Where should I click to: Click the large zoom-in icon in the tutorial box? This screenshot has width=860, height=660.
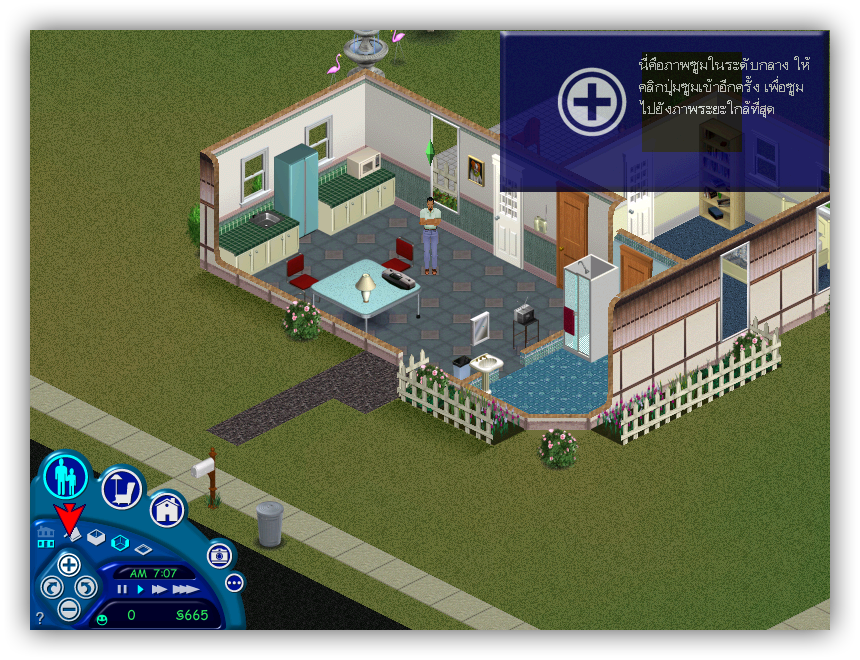[x=592, y=102]
